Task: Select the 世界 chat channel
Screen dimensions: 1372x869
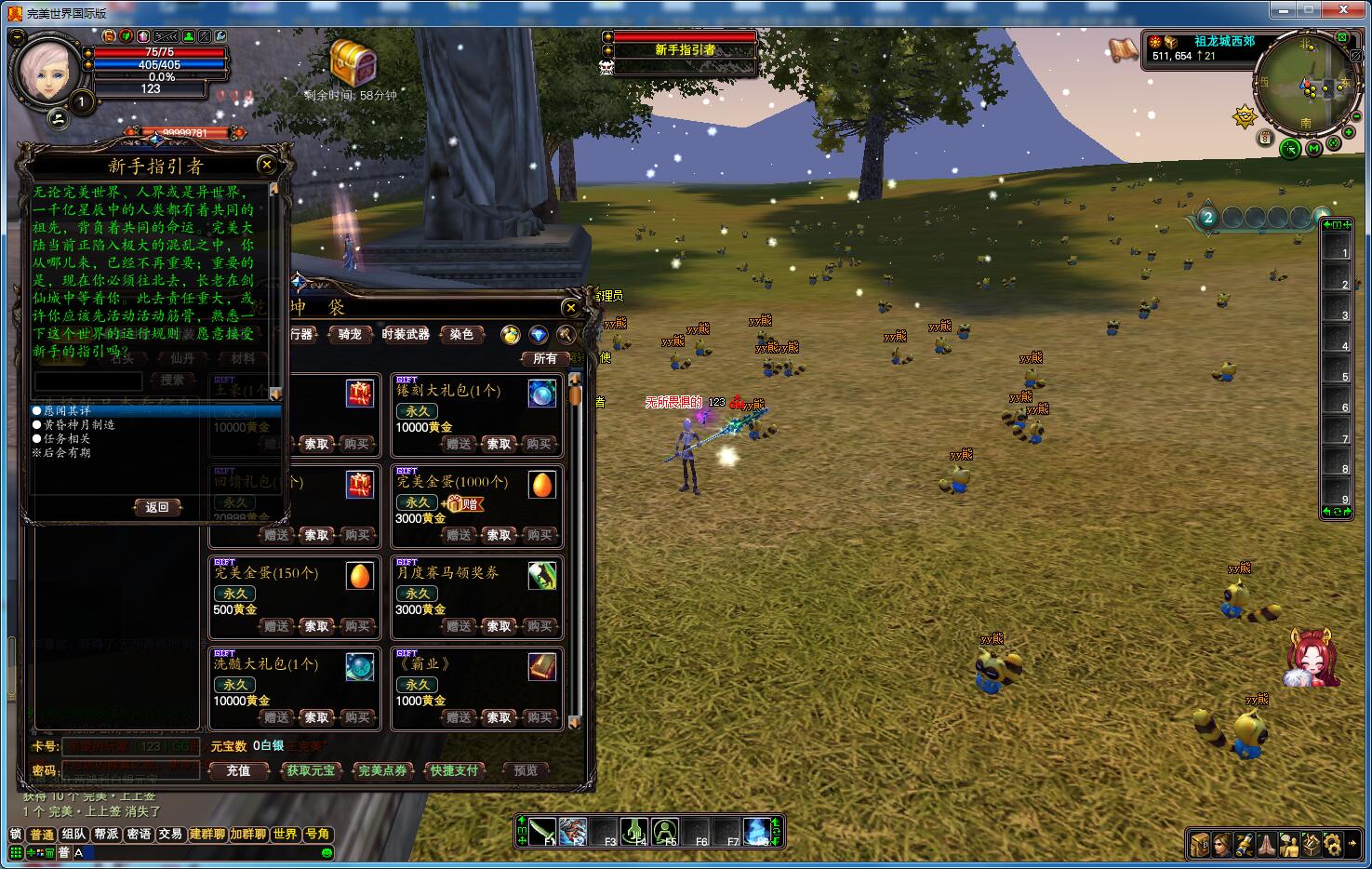Action: coord(286,835)
